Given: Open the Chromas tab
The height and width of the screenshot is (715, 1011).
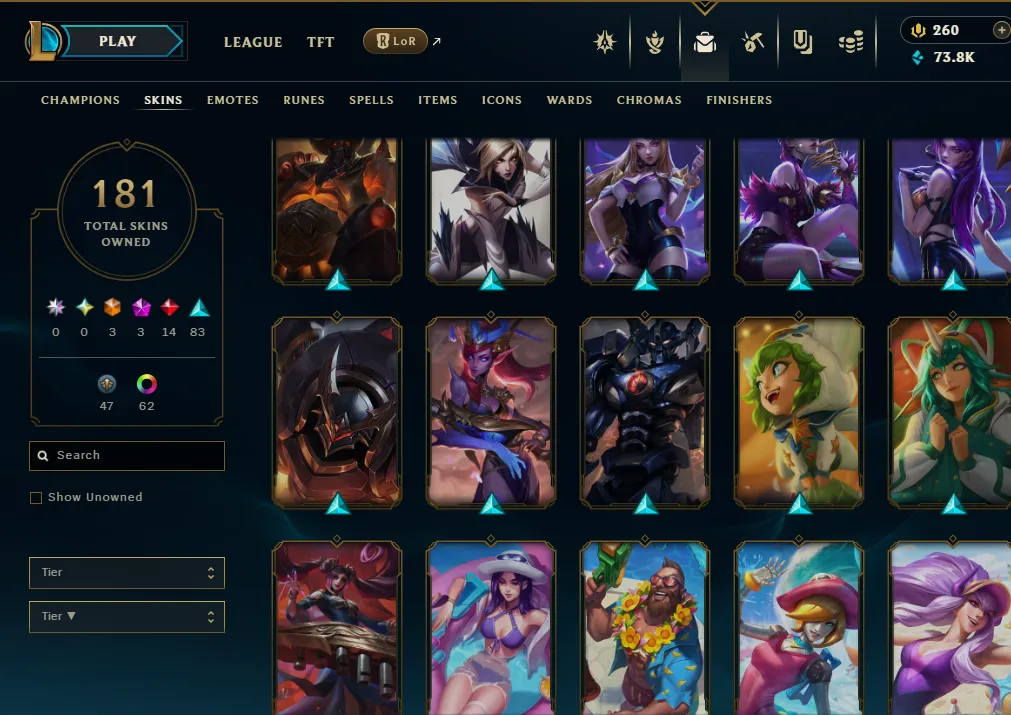Looking at the screenshot, I should [x=649, y=100].
